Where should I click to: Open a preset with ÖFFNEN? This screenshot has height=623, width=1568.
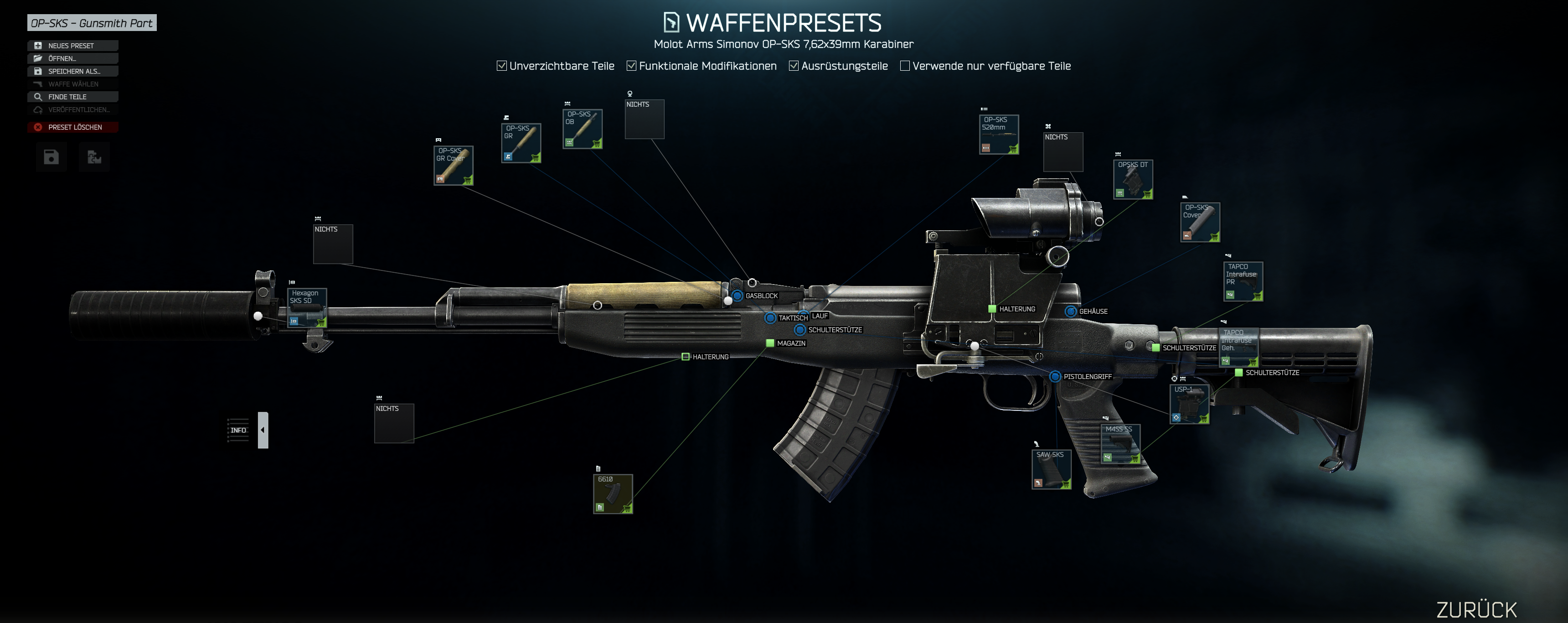(72, 58)
